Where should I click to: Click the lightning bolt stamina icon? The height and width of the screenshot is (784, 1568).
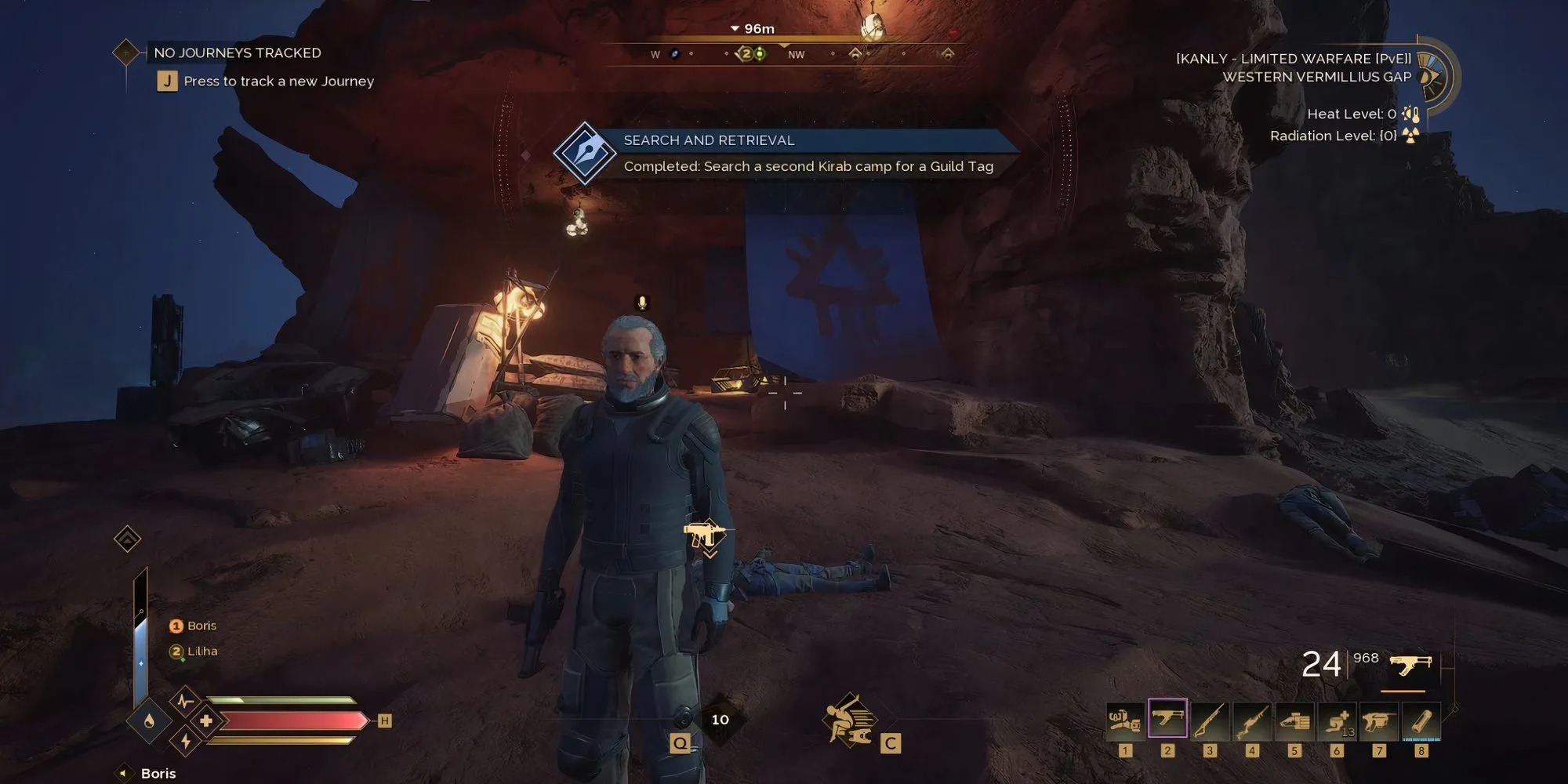coord(186,741)
